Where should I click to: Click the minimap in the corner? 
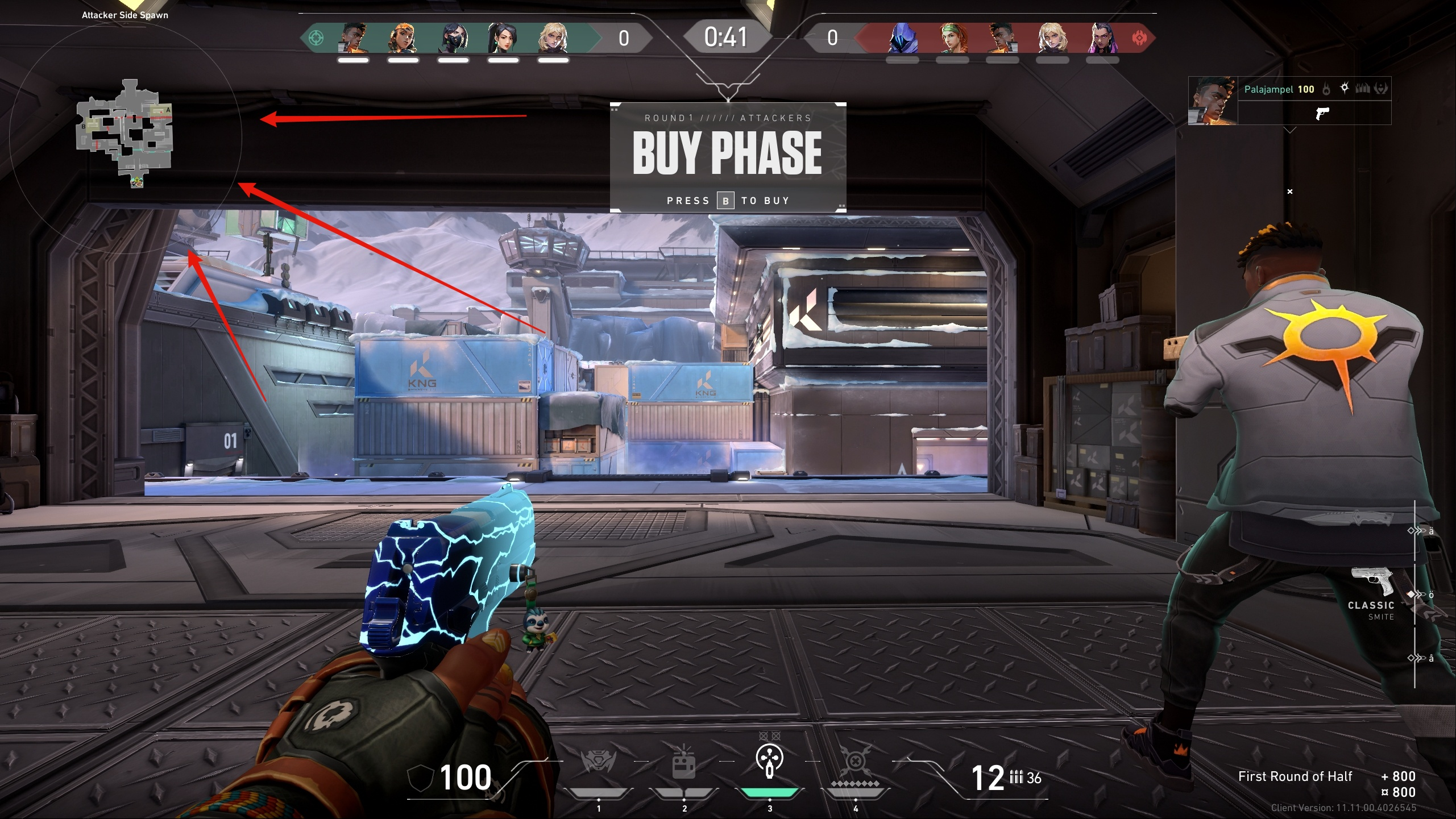point(125,134)
